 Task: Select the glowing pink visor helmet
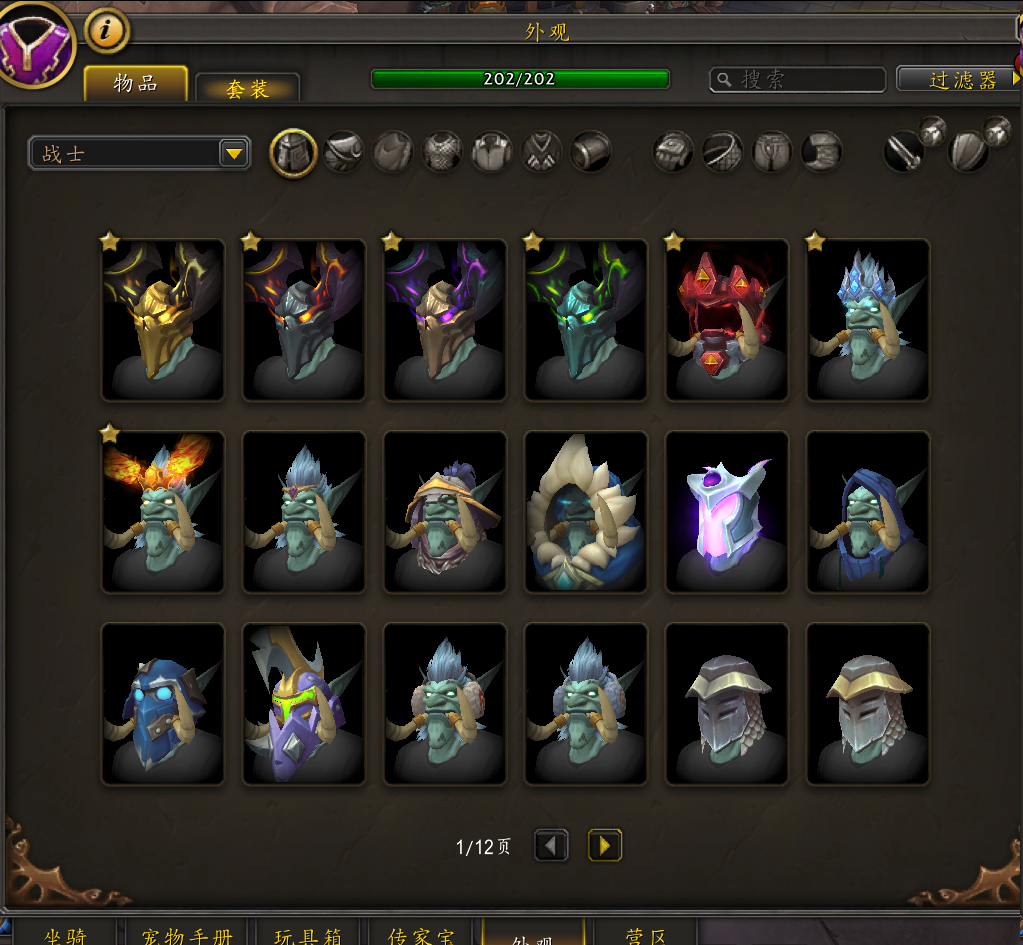[x=727, y=512]
